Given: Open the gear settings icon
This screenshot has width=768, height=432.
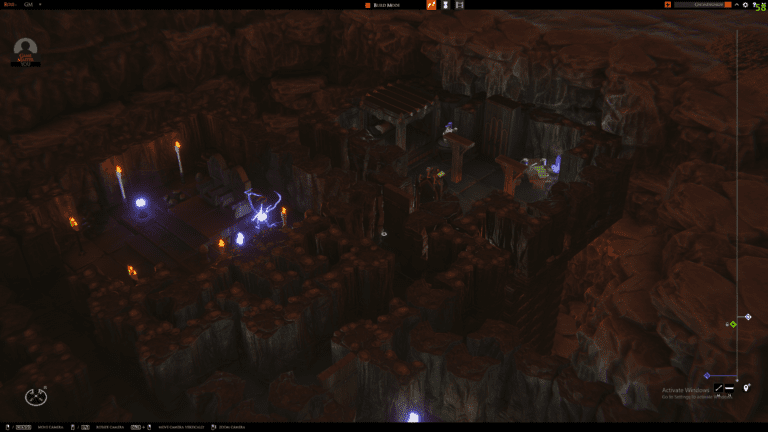Looking at the screenshot, I should click(744, 5).
